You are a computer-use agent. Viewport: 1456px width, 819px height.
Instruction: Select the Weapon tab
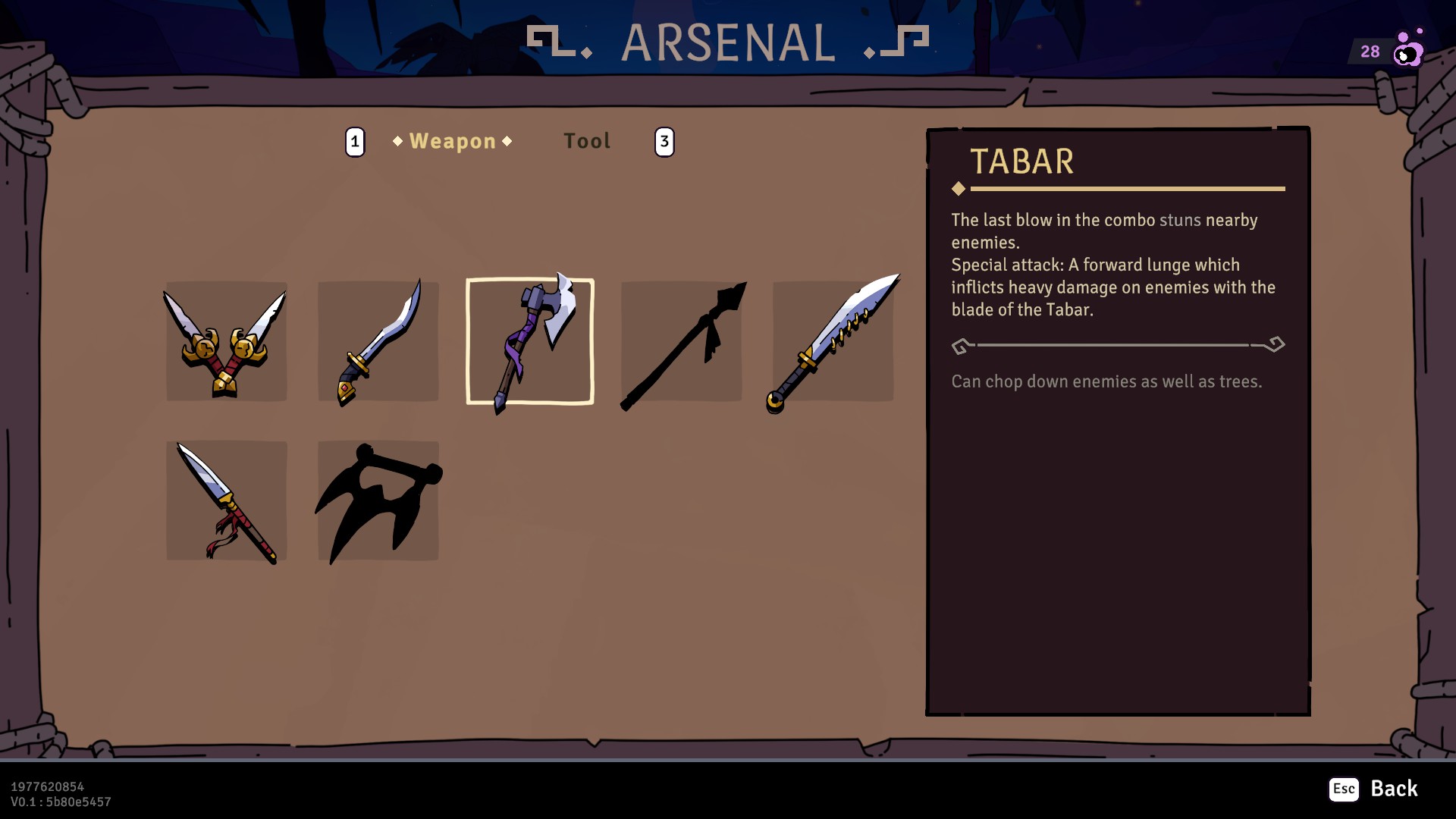pos(451,140)
